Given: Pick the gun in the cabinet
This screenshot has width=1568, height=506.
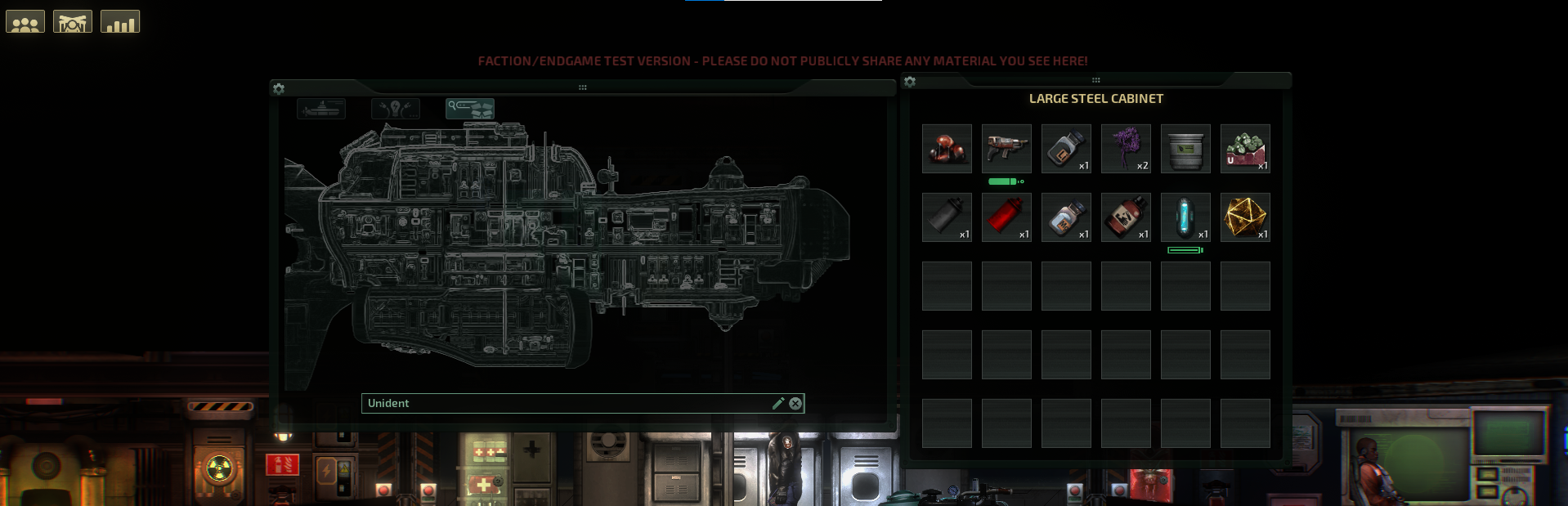Looking at the screenshot, I should point(1006,149).
